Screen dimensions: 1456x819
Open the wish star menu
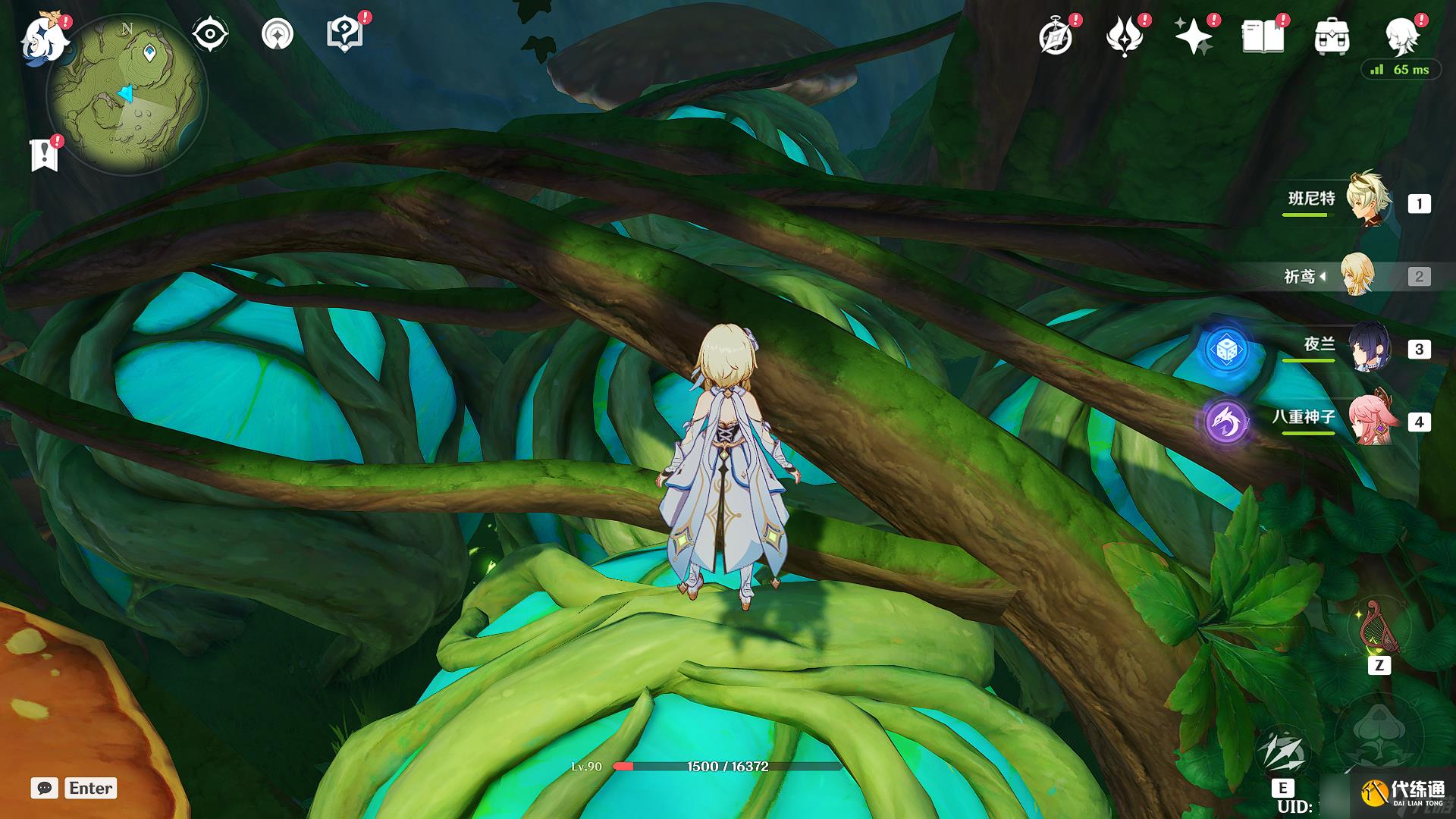coord(1193,36)
